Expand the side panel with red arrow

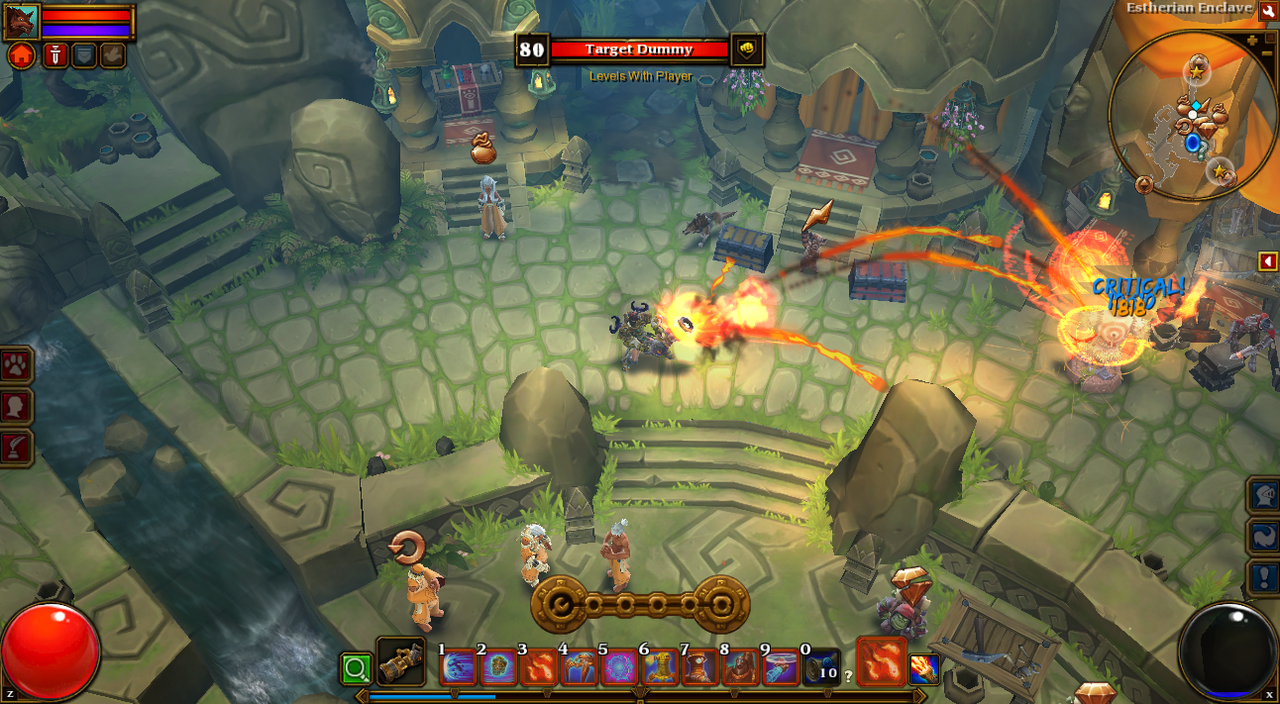point(1268,261)
